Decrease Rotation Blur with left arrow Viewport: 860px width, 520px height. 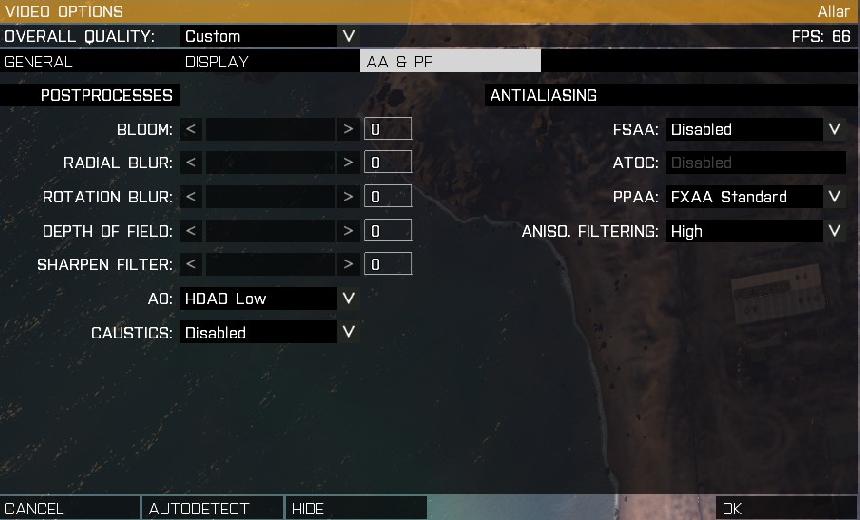191,197
